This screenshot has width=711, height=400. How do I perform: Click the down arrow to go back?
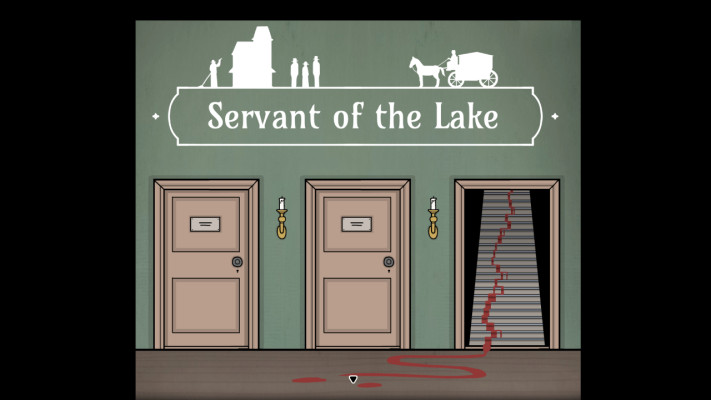(x=353, y=379)
